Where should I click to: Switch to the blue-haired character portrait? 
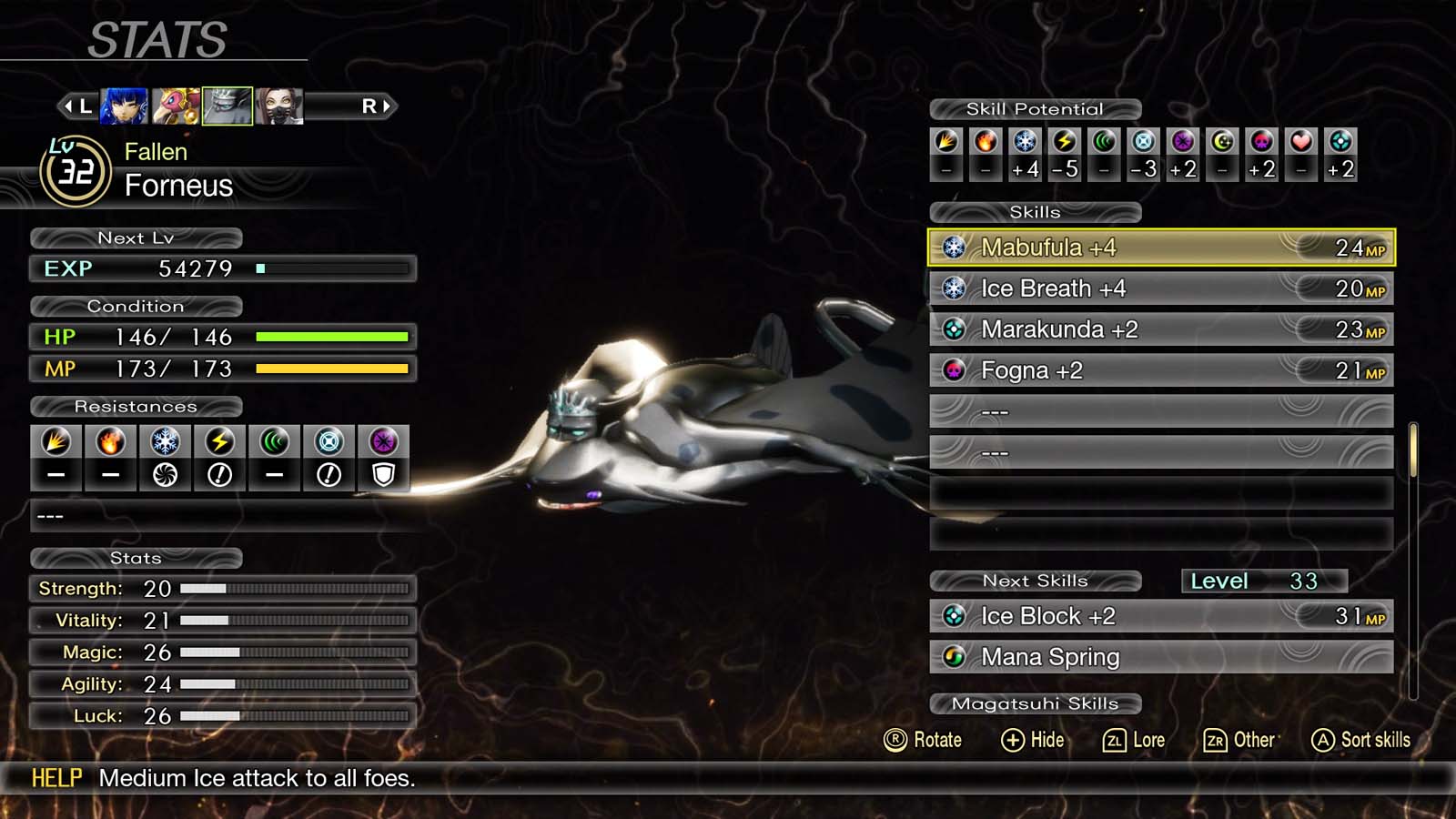pos(124,106)
